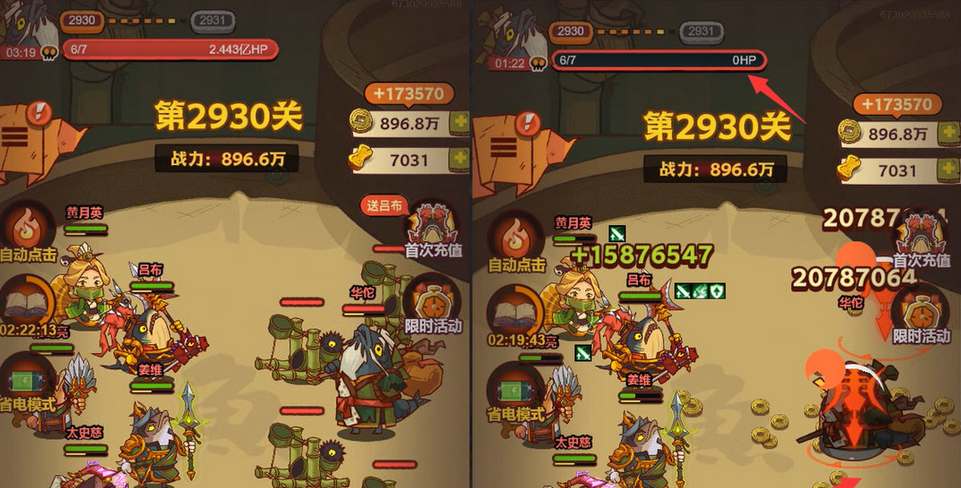Show 限时活动 event in the right screenshot

(x=921, y=312)
